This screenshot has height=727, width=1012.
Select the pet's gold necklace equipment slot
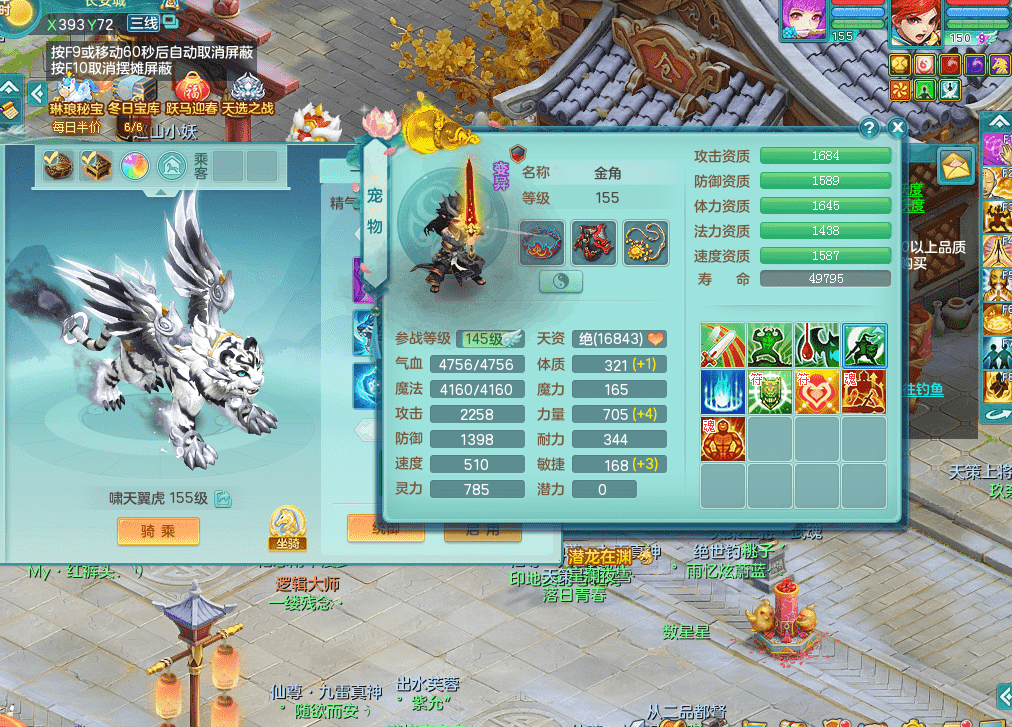(646, 243)
